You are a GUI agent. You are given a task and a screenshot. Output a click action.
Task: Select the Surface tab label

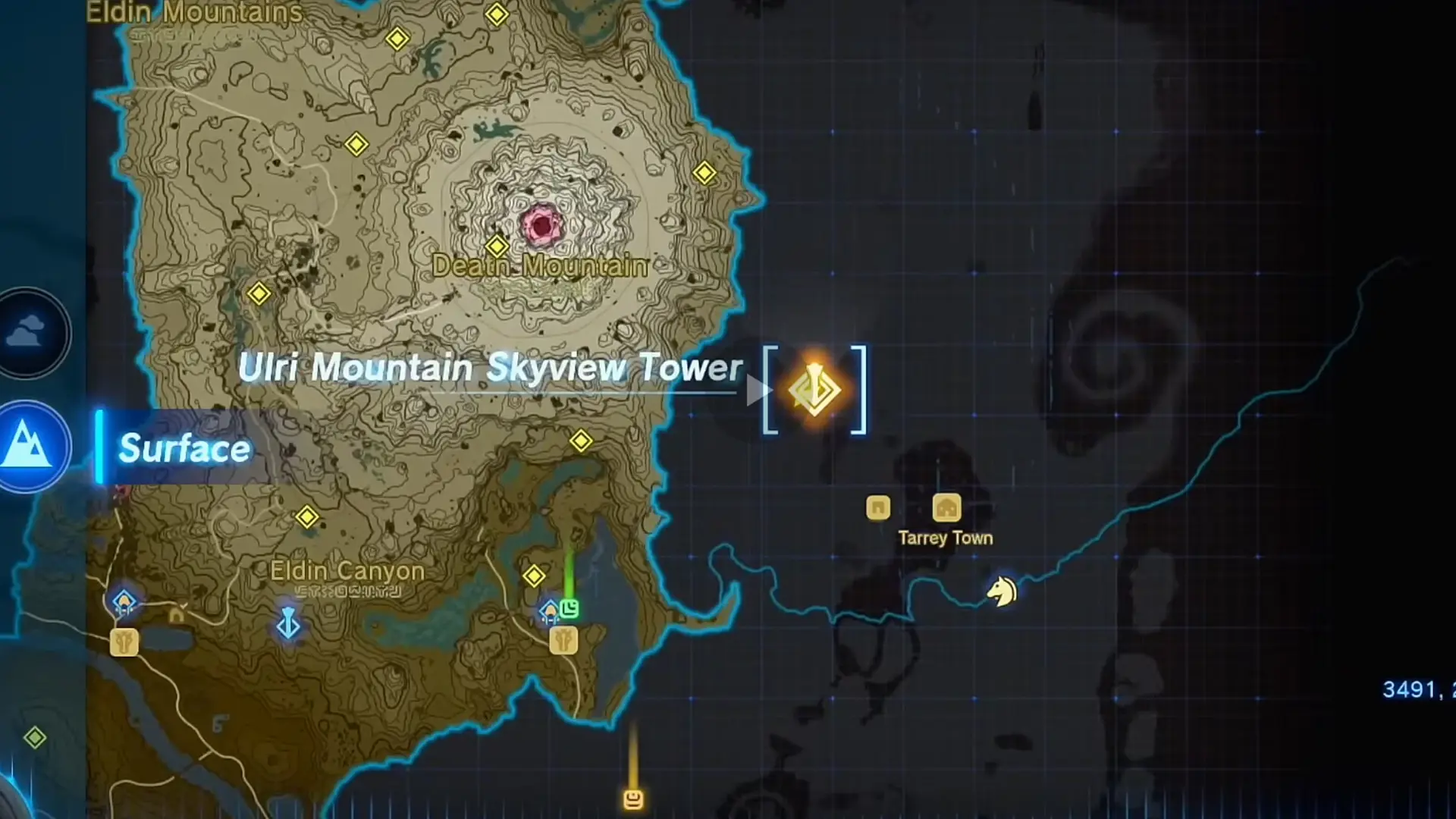point(184,449)
